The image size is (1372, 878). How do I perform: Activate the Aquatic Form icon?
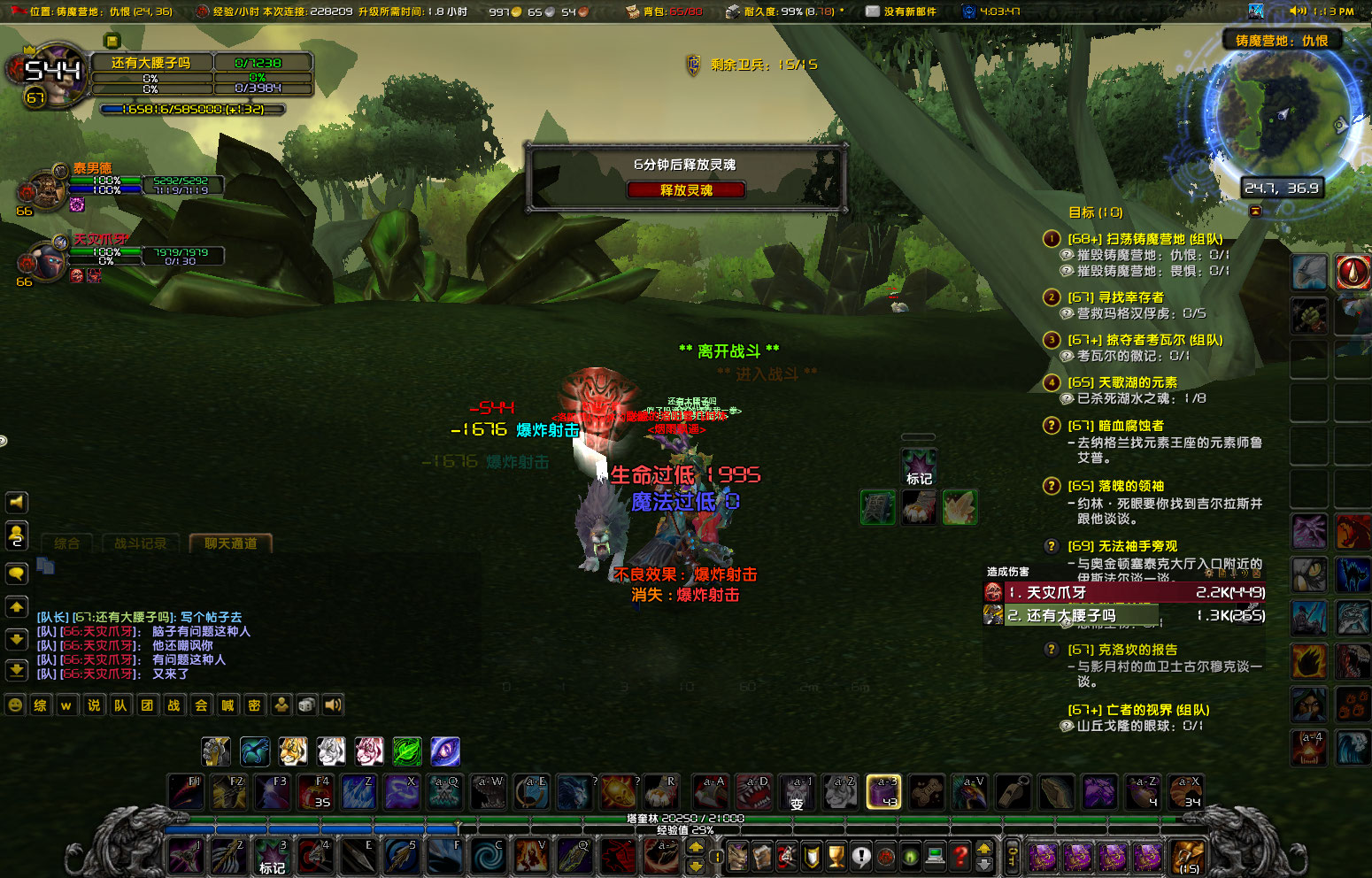[x=254, y=751]
